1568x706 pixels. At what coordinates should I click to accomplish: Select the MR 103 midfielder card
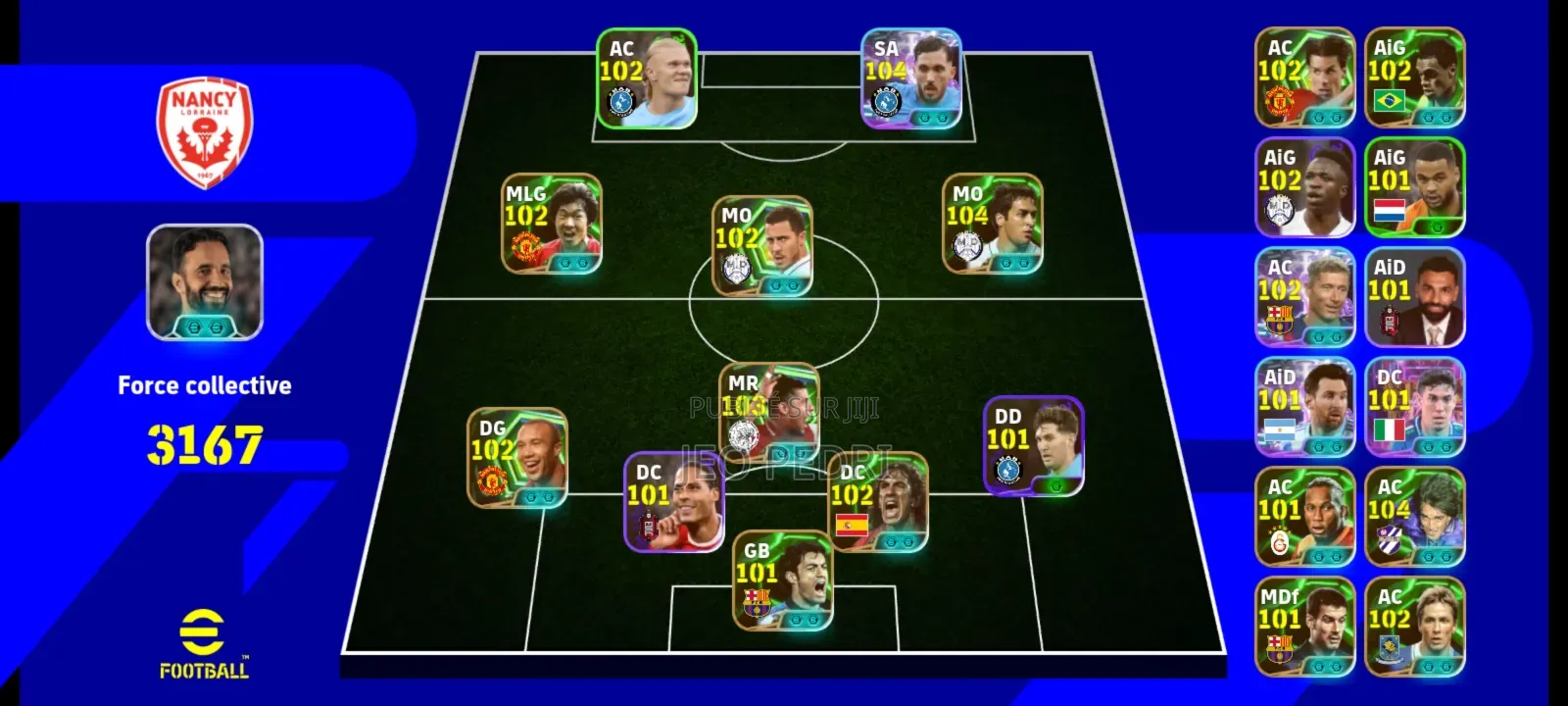769,413
